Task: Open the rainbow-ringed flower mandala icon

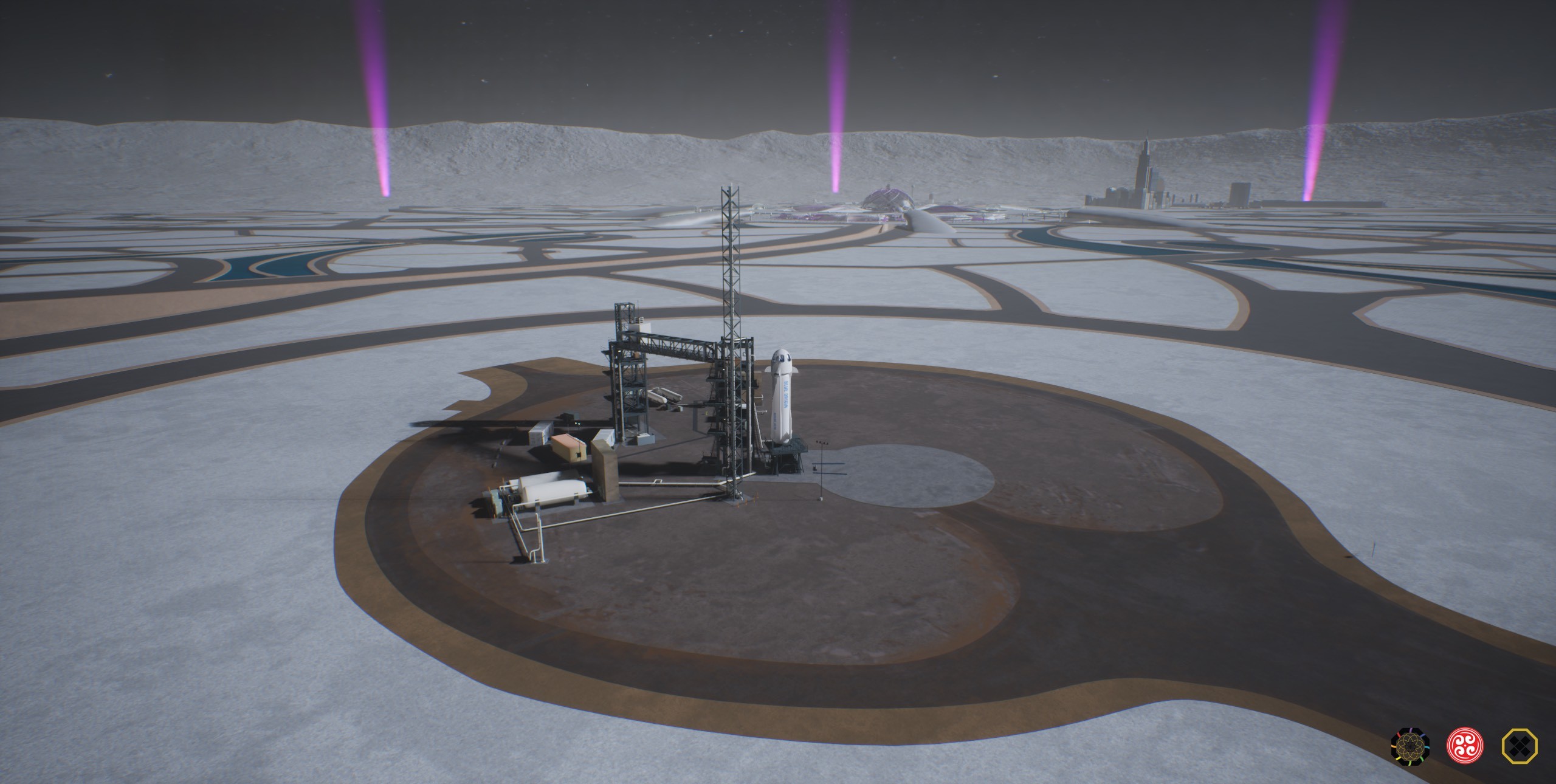Action: pyautogui.click(x=1410, y=745)
